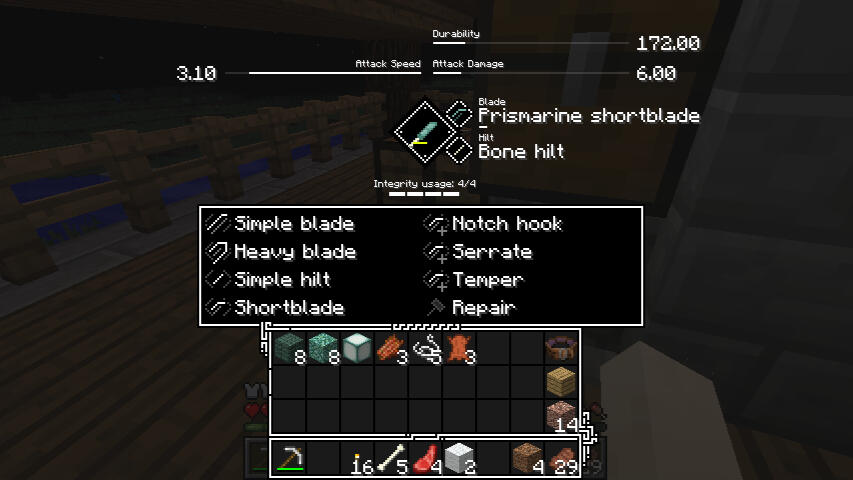Select the Bone hilt module
The image size is (853, 480).
[x=521, y=152]
